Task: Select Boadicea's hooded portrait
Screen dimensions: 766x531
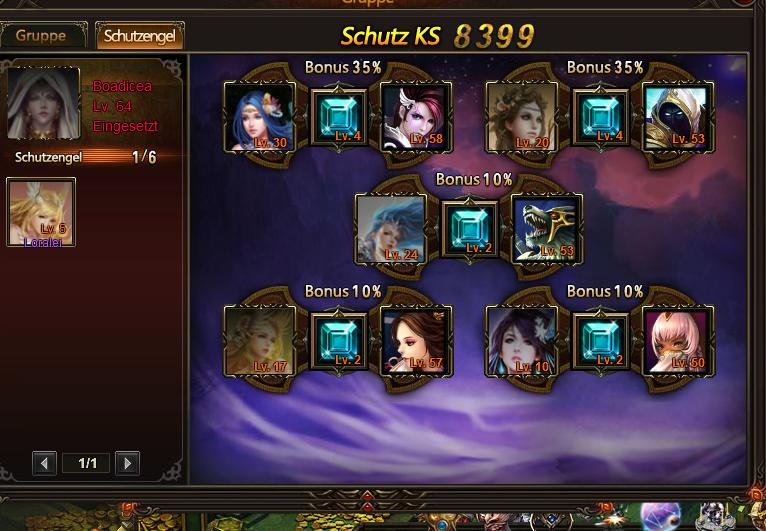Action: click(x=43, y=103)
